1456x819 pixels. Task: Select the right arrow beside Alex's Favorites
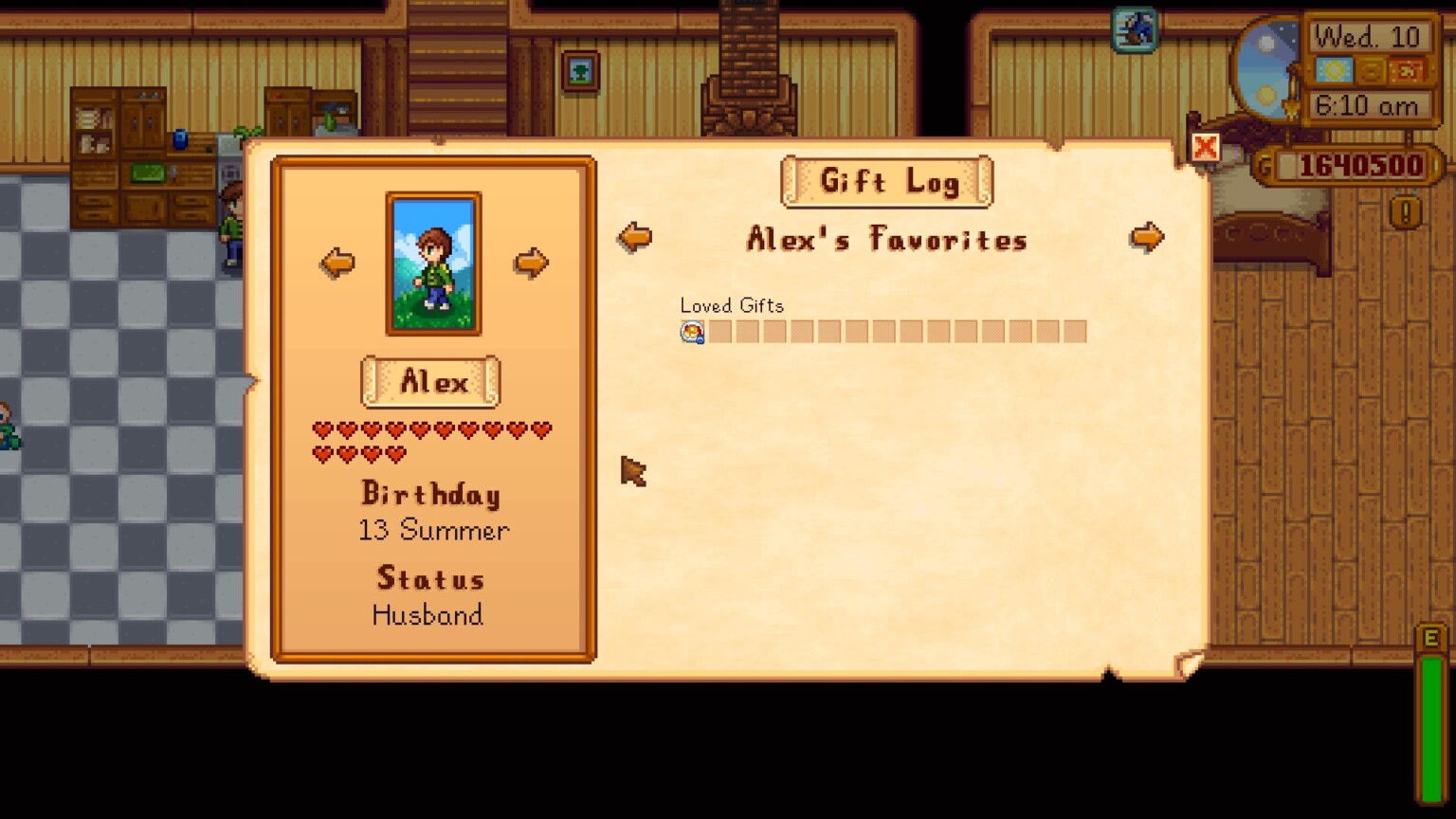click(x=1147, y=237)
